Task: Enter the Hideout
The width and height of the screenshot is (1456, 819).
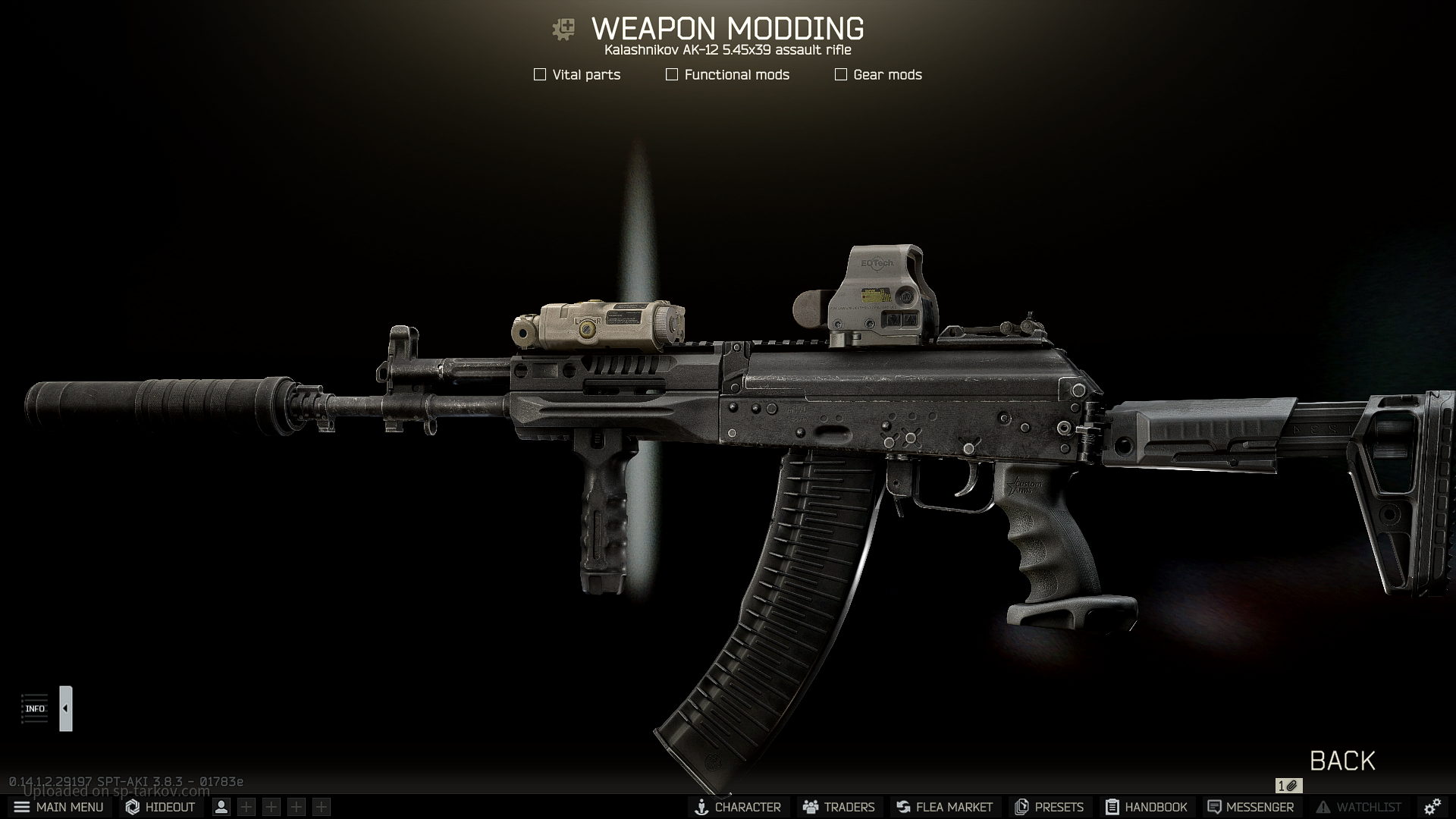Action: [x=161, y=807]
